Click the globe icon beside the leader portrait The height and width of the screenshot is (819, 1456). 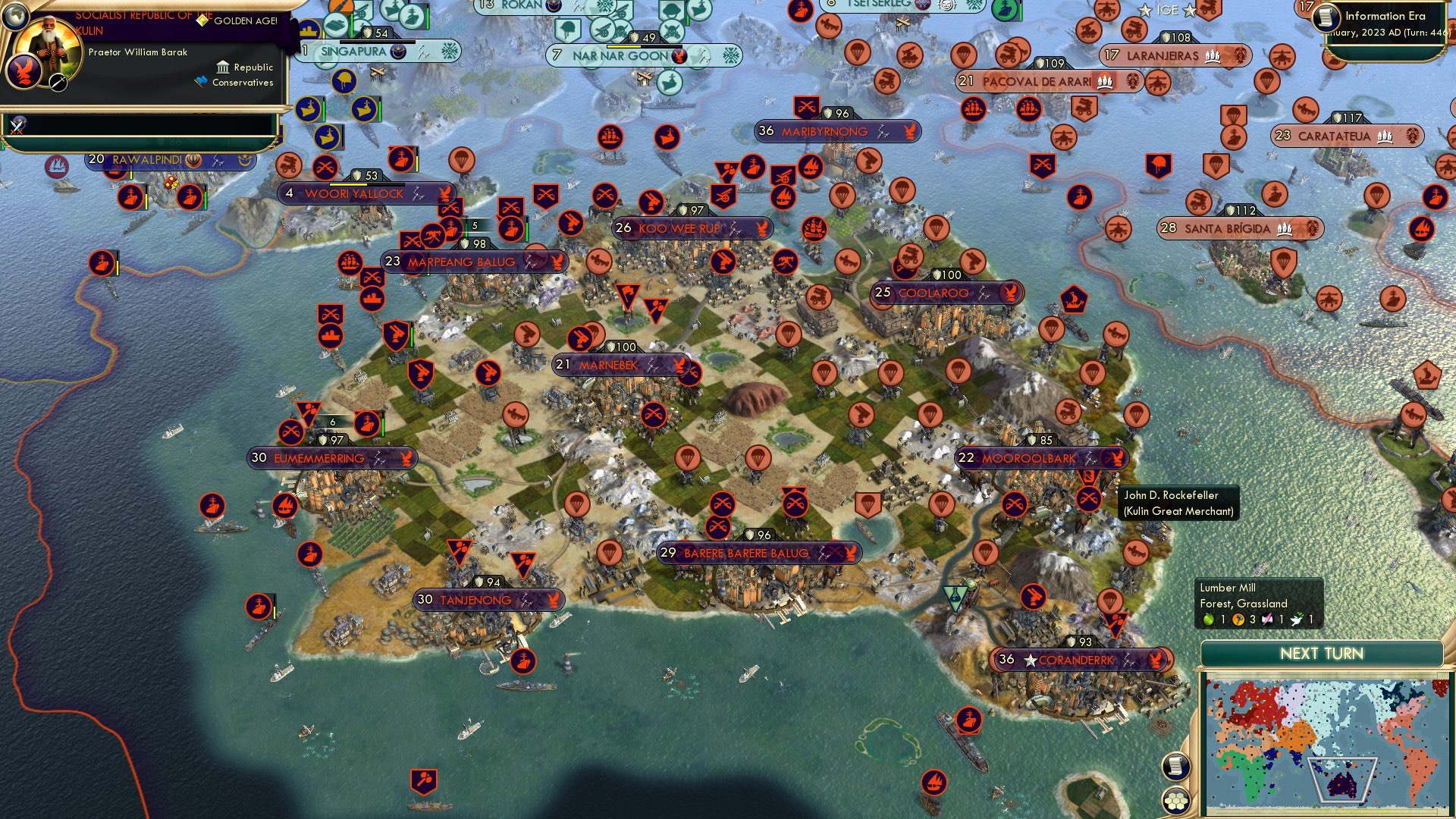point(15,17)
